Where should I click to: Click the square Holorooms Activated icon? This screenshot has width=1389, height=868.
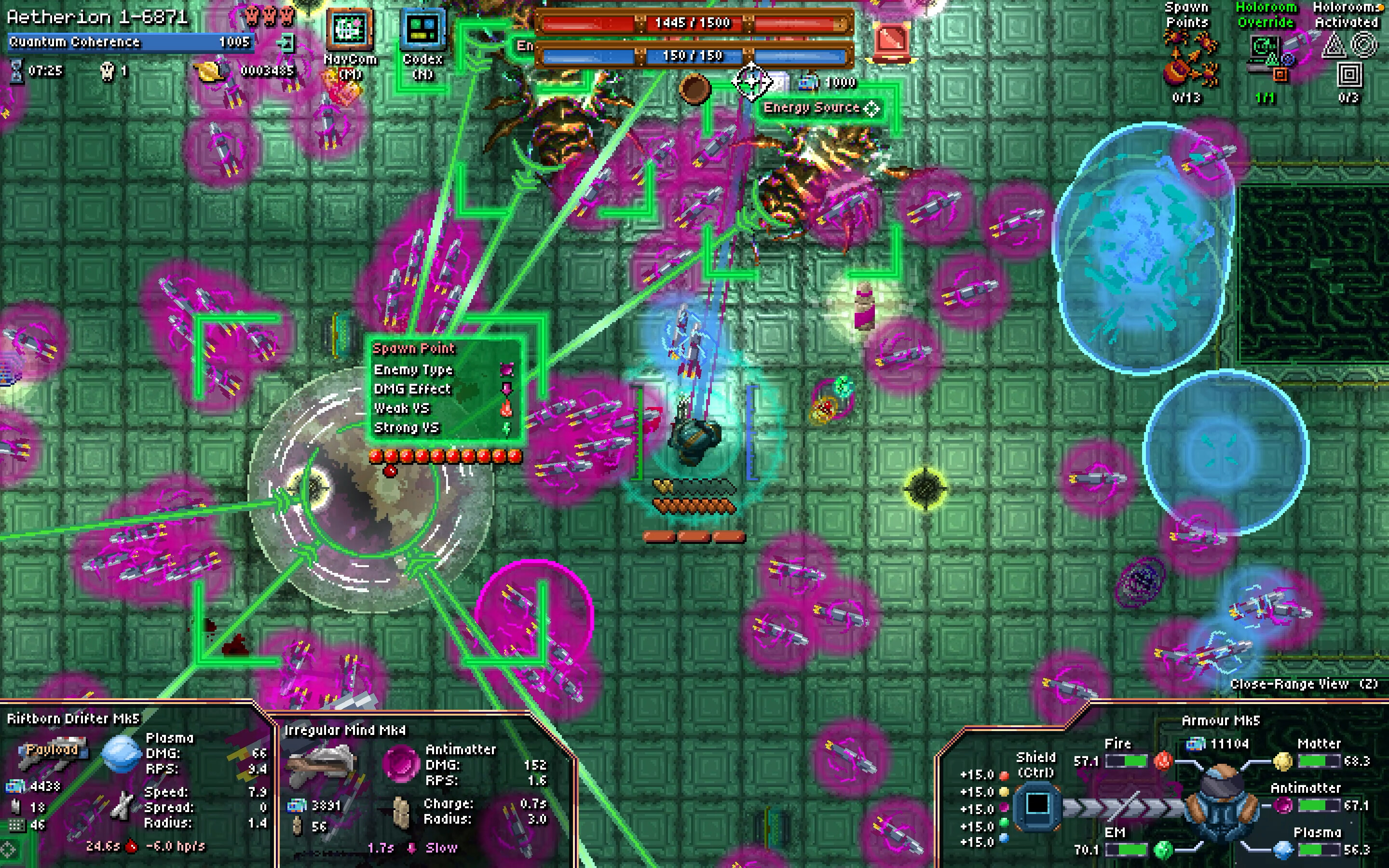[x=1350, y=76]
